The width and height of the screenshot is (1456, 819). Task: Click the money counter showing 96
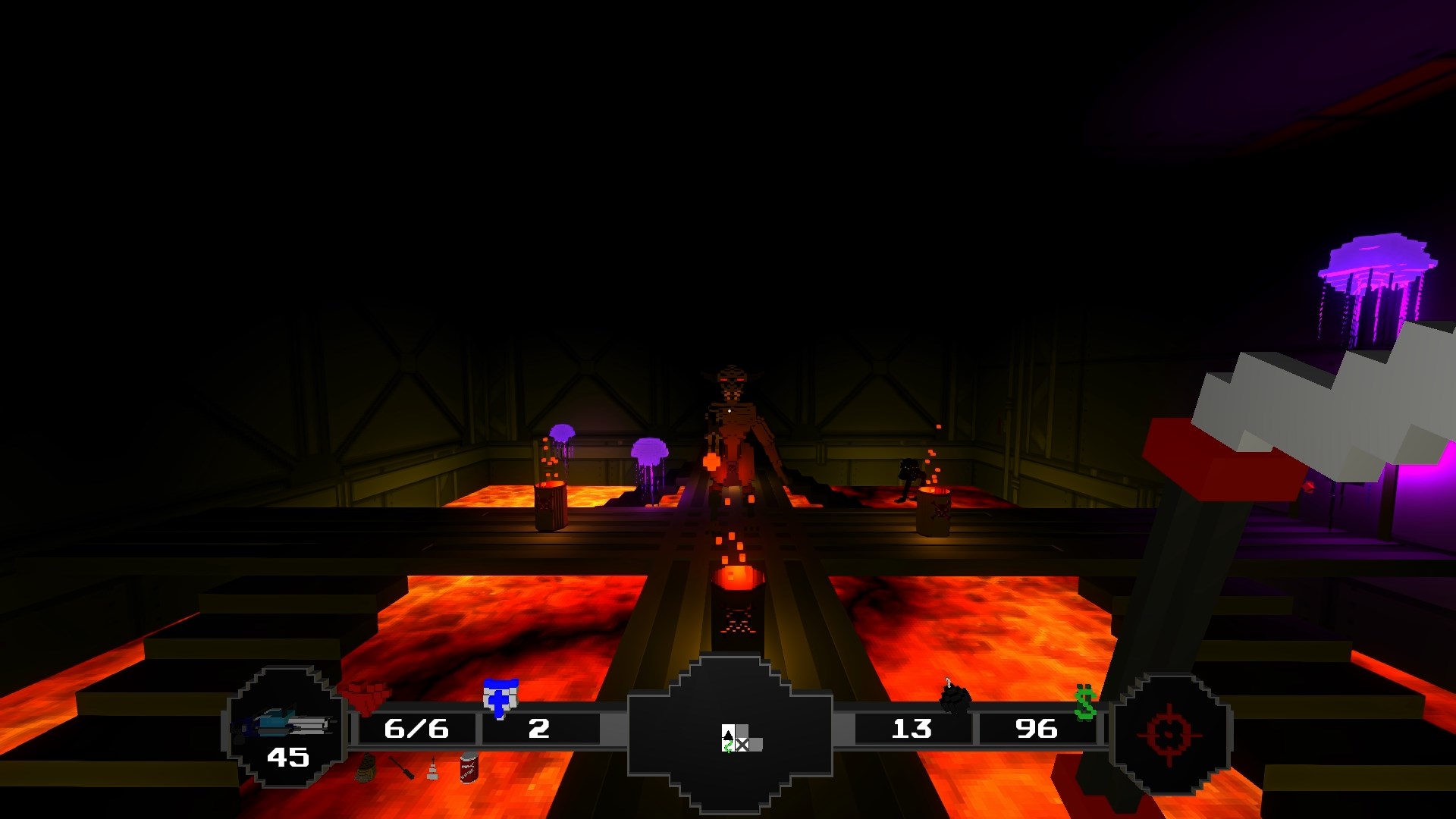(x=1036, y=729)
